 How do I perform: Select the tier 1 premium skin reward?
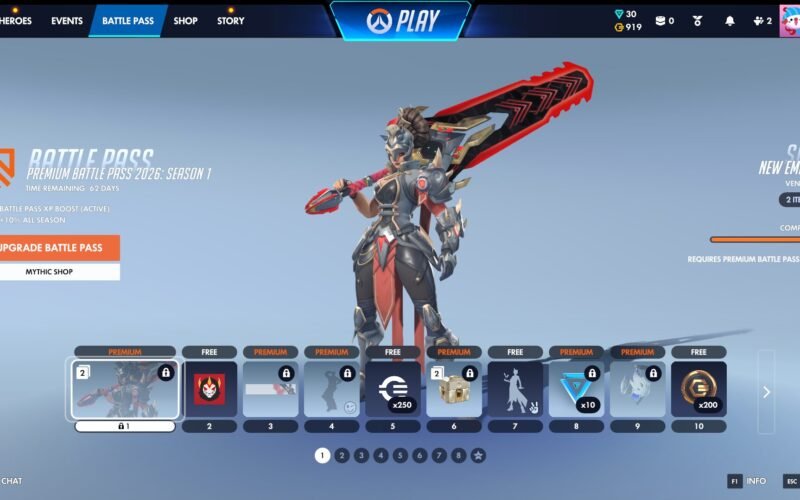pyautogui.click(x=125, y=389)
